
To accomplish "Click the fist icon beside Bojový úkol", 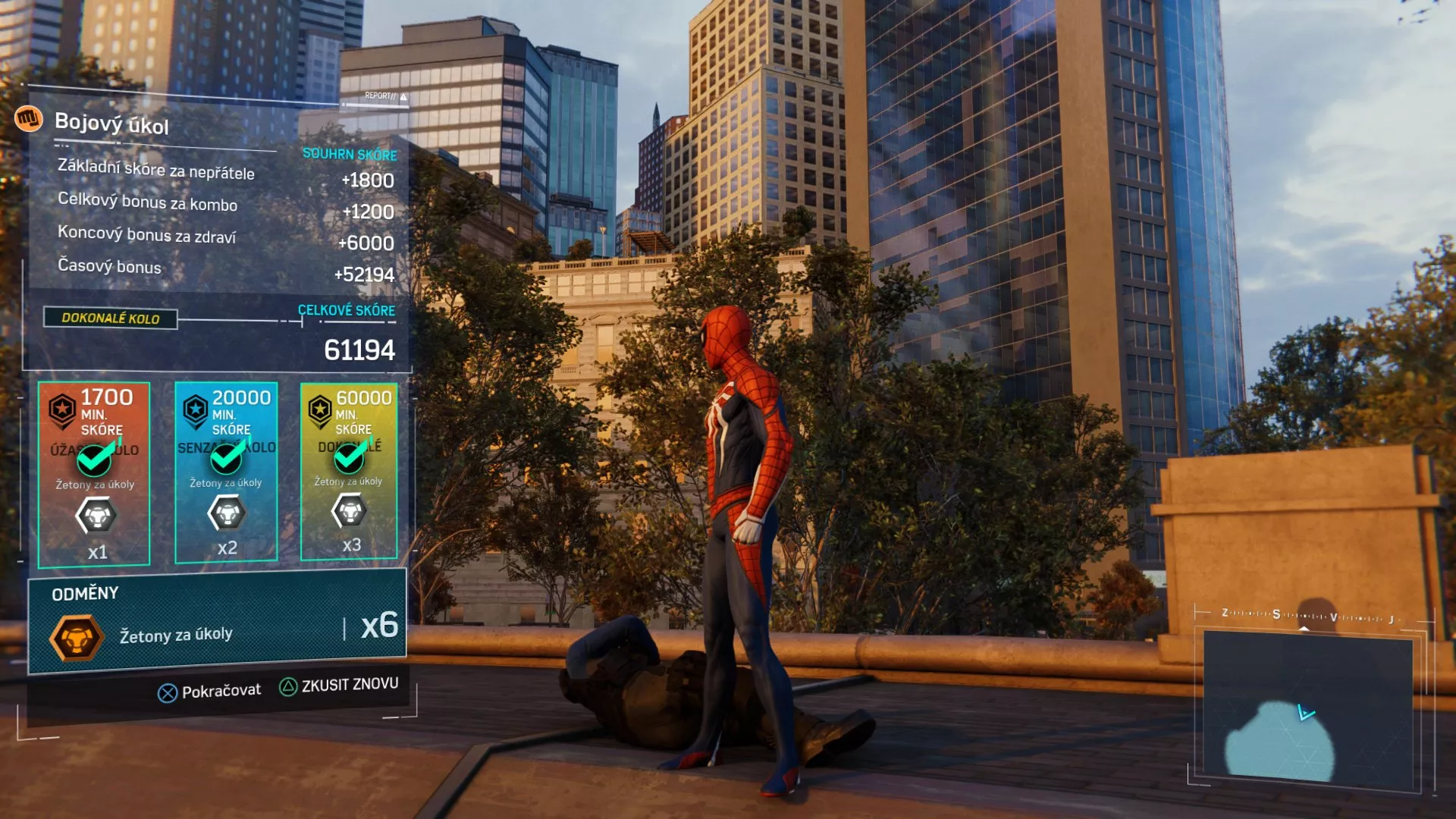I will coord(28,118).
